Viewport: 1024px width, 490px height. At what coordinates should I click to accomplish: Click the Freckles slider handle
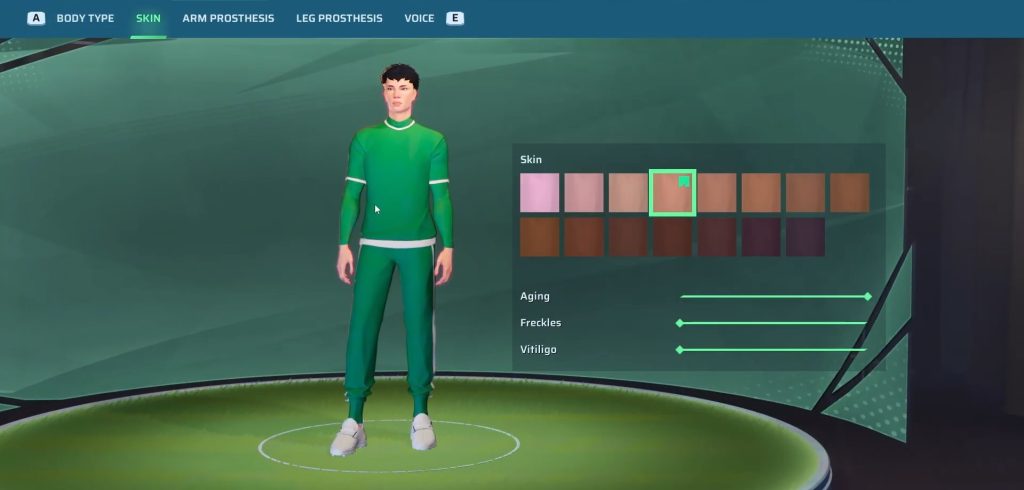(680, 323)
